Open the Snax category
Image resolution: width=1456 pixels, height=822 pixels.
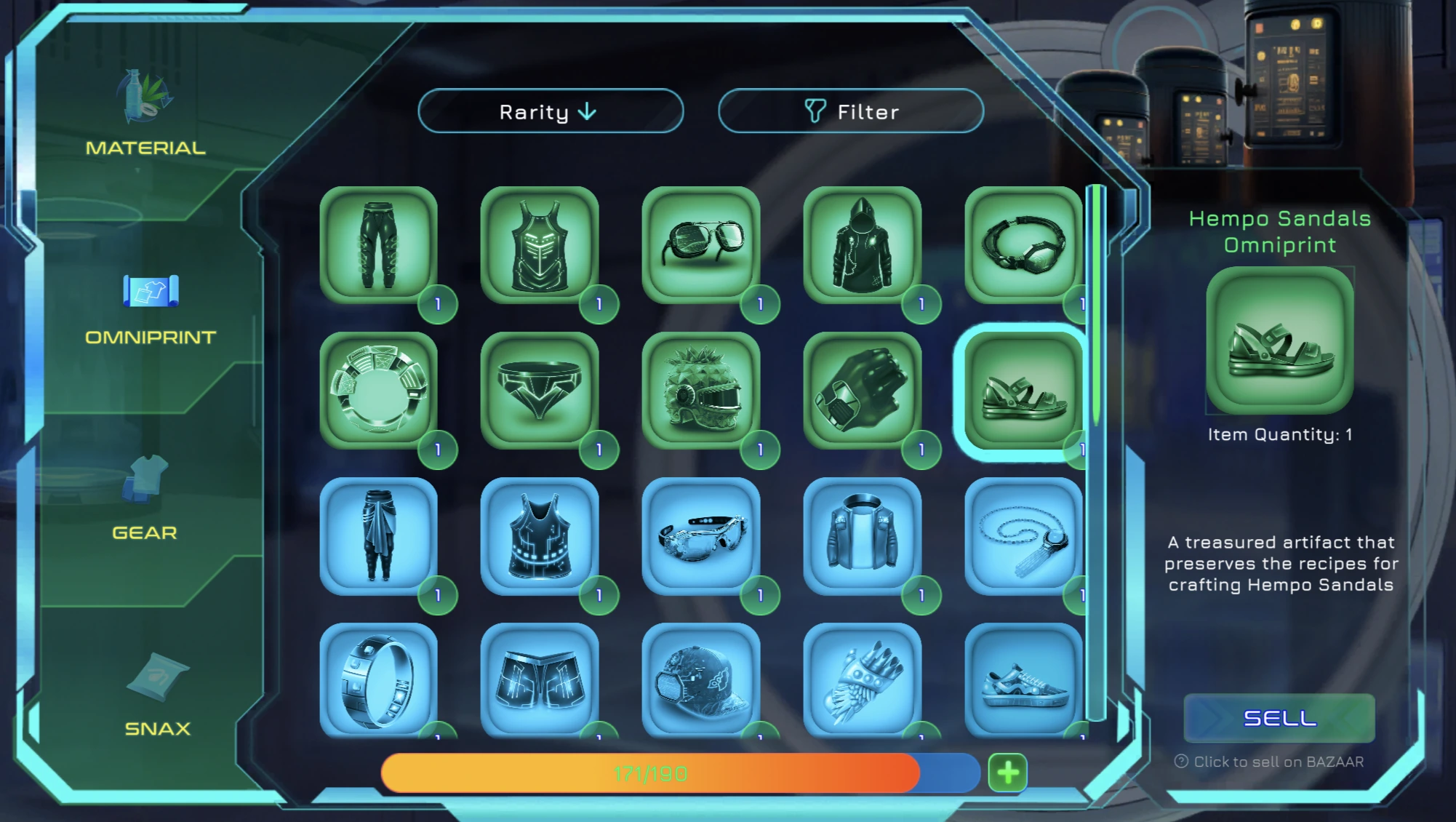(157, 695)
